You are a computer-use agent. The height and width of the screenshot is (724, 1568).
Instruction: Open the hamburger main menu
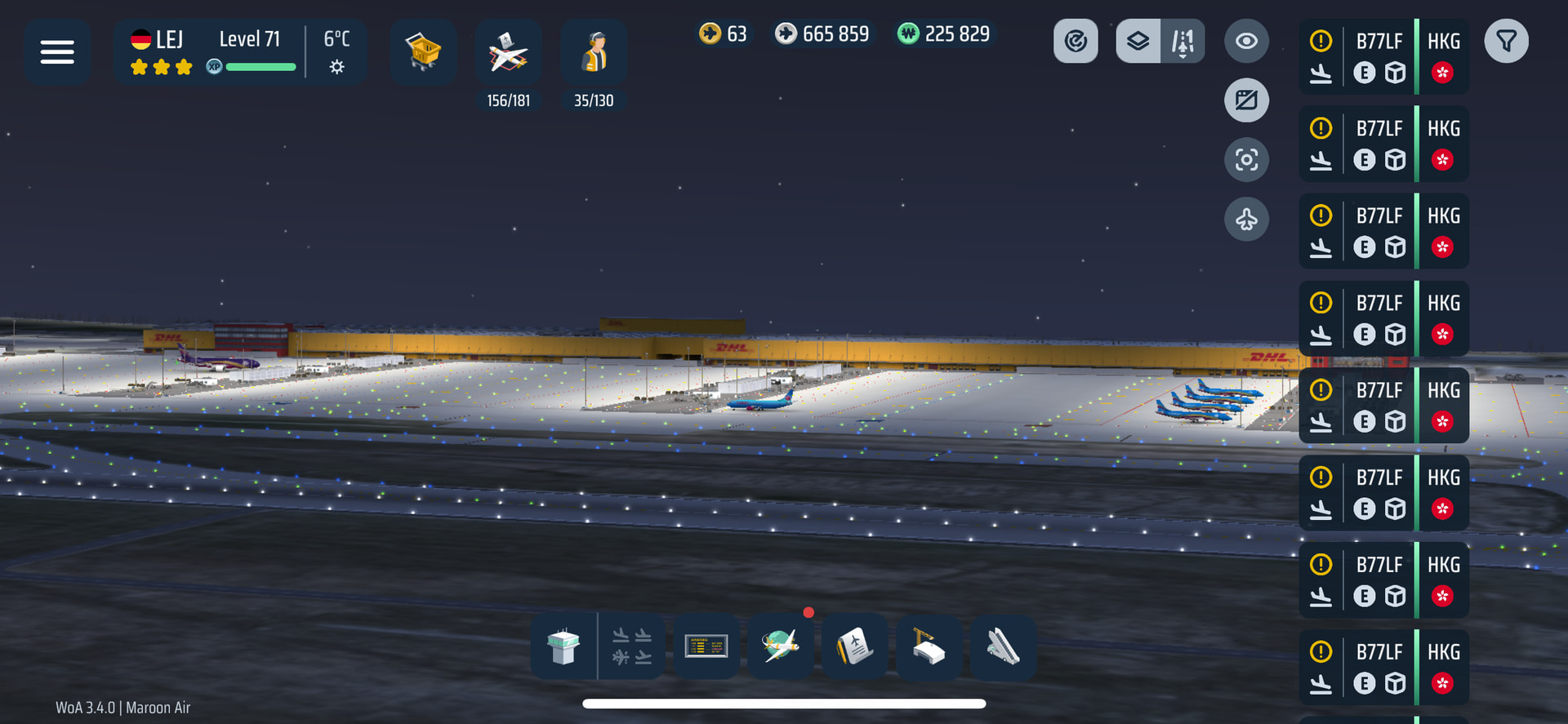point(57,52)
